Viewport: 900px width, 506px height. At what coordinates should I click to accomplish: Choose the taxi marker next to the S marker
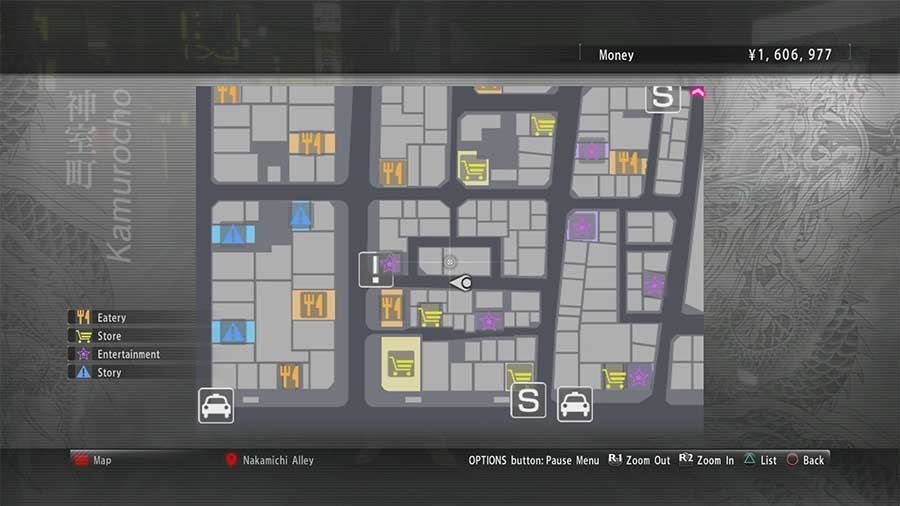[x=574, y=403]
